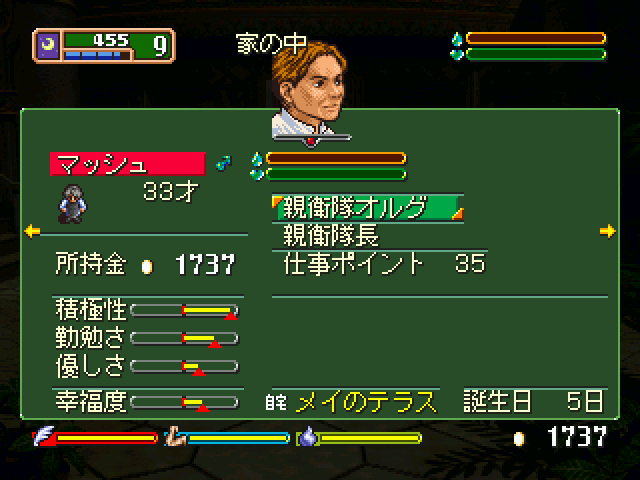Viewport: 640px width, 480px height.
Task: Go to the next page with right arrow
Action: coord(607,231)
